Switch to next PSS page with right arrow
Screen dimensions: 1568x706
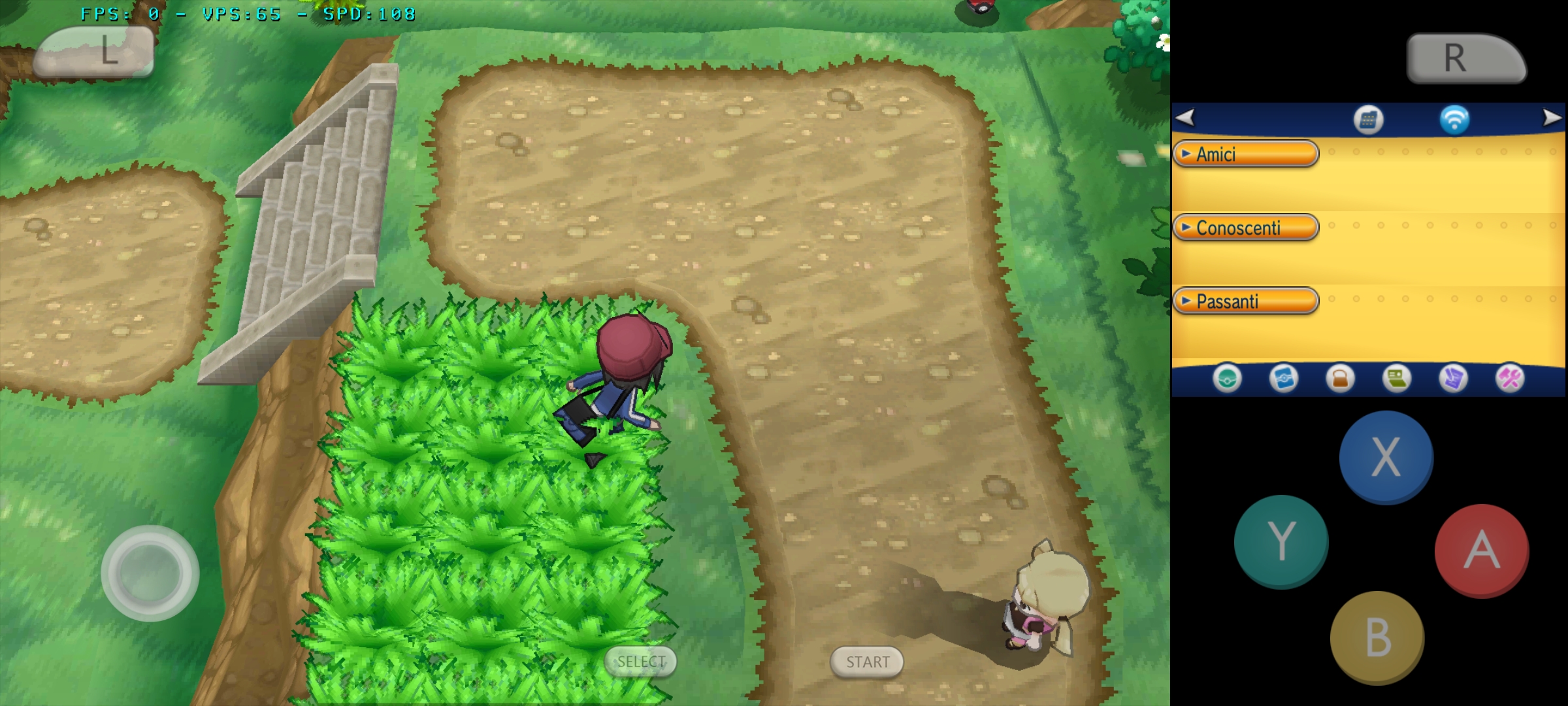tap(1551, 118)
